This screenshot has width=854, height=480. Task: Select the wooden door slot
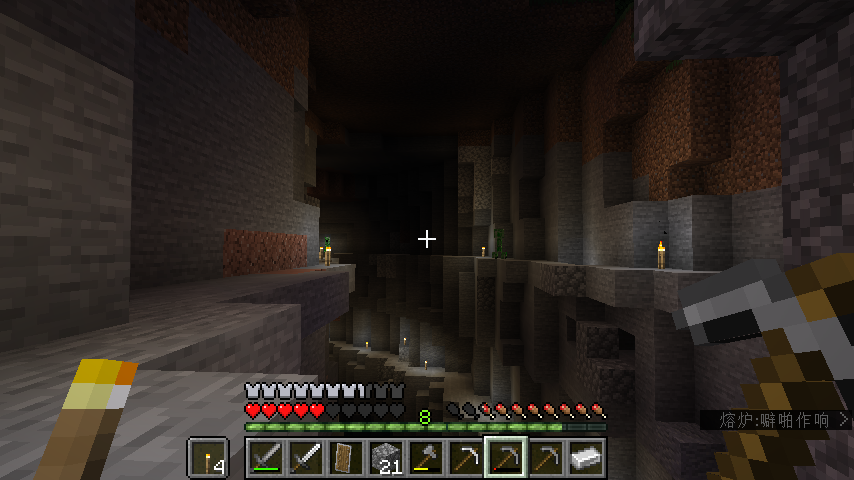pos(345,457)
